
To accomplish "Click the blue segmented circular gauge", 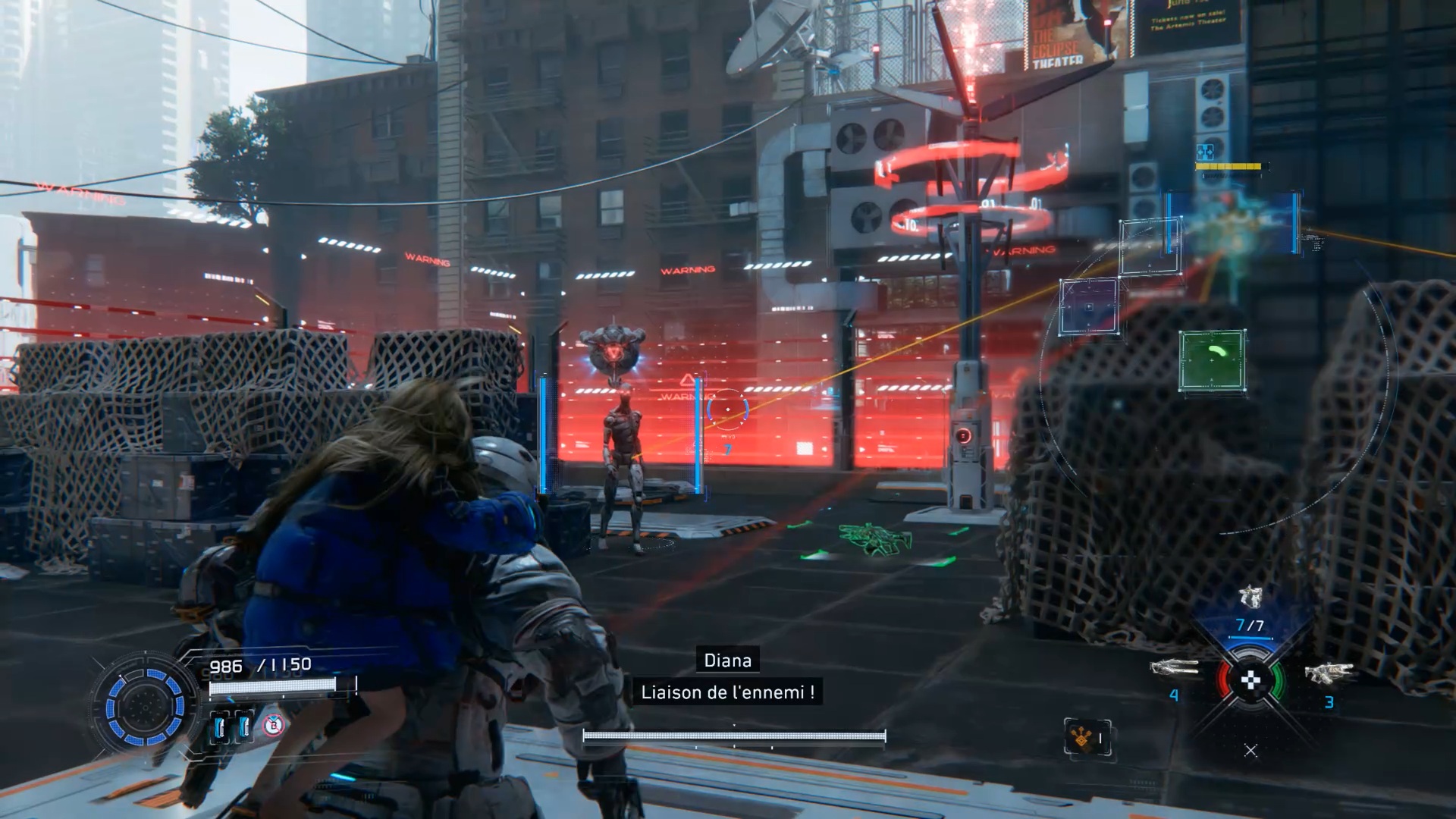I will point(144,707).
